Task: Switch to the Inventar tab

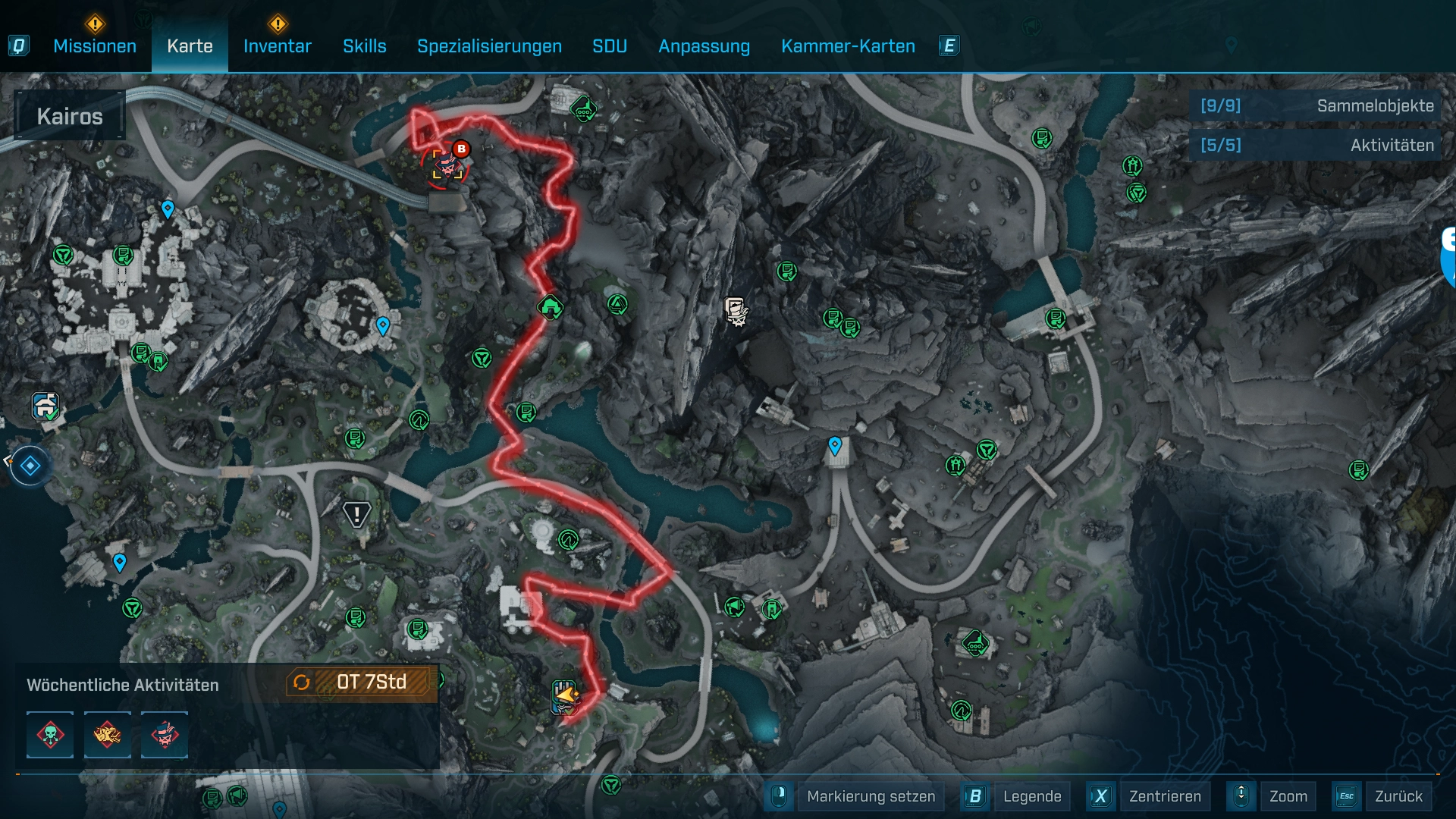Action: pyautogui.click(x=278, y=46)
